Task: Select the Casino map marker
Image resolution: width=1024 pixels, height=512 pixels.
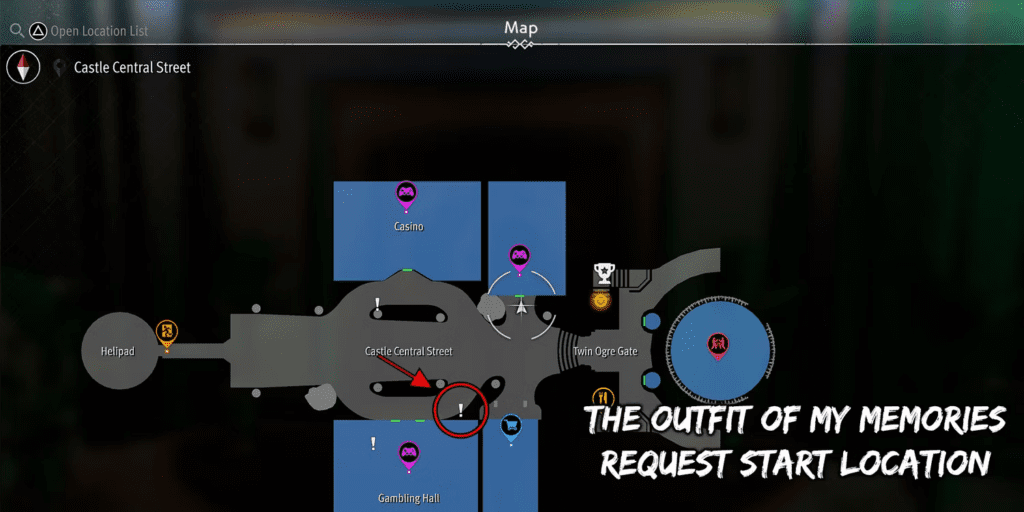Action: coord(406,192)
